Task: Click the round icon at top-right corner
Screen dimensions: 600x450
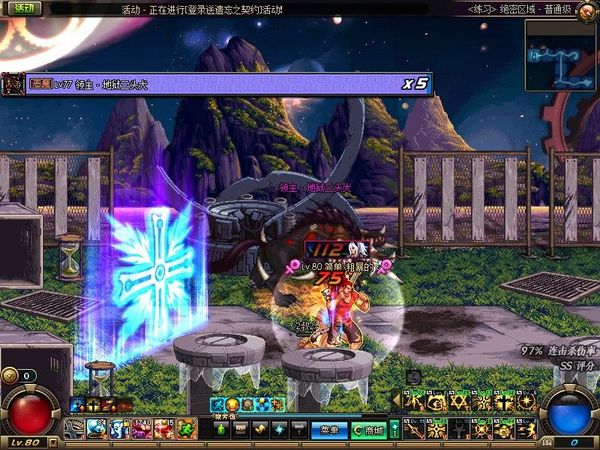Action: pyautogui.click(x=586, y=10)
